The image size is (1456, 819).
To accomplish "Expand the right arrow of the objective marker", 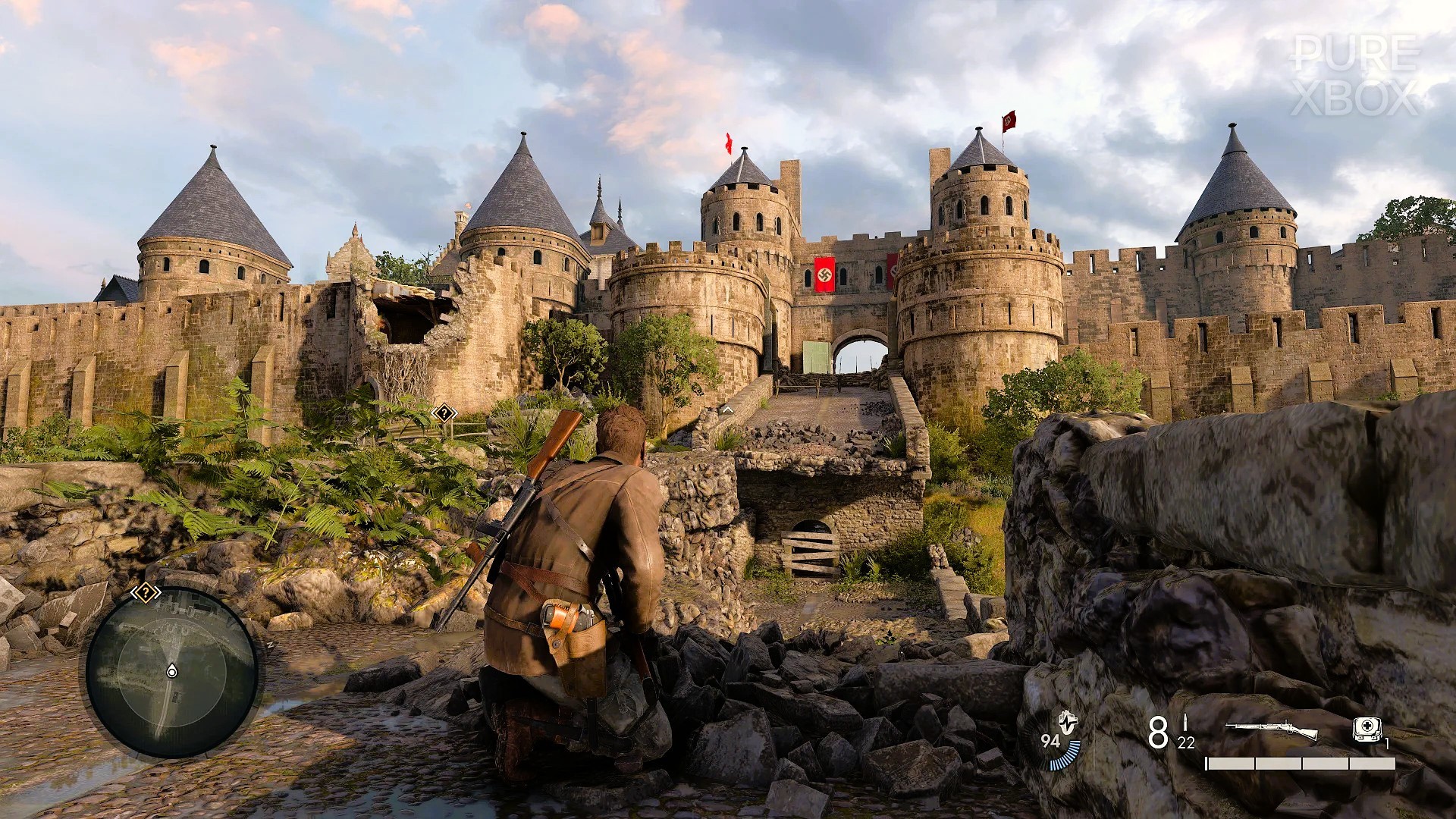I will tap(158, 593).
